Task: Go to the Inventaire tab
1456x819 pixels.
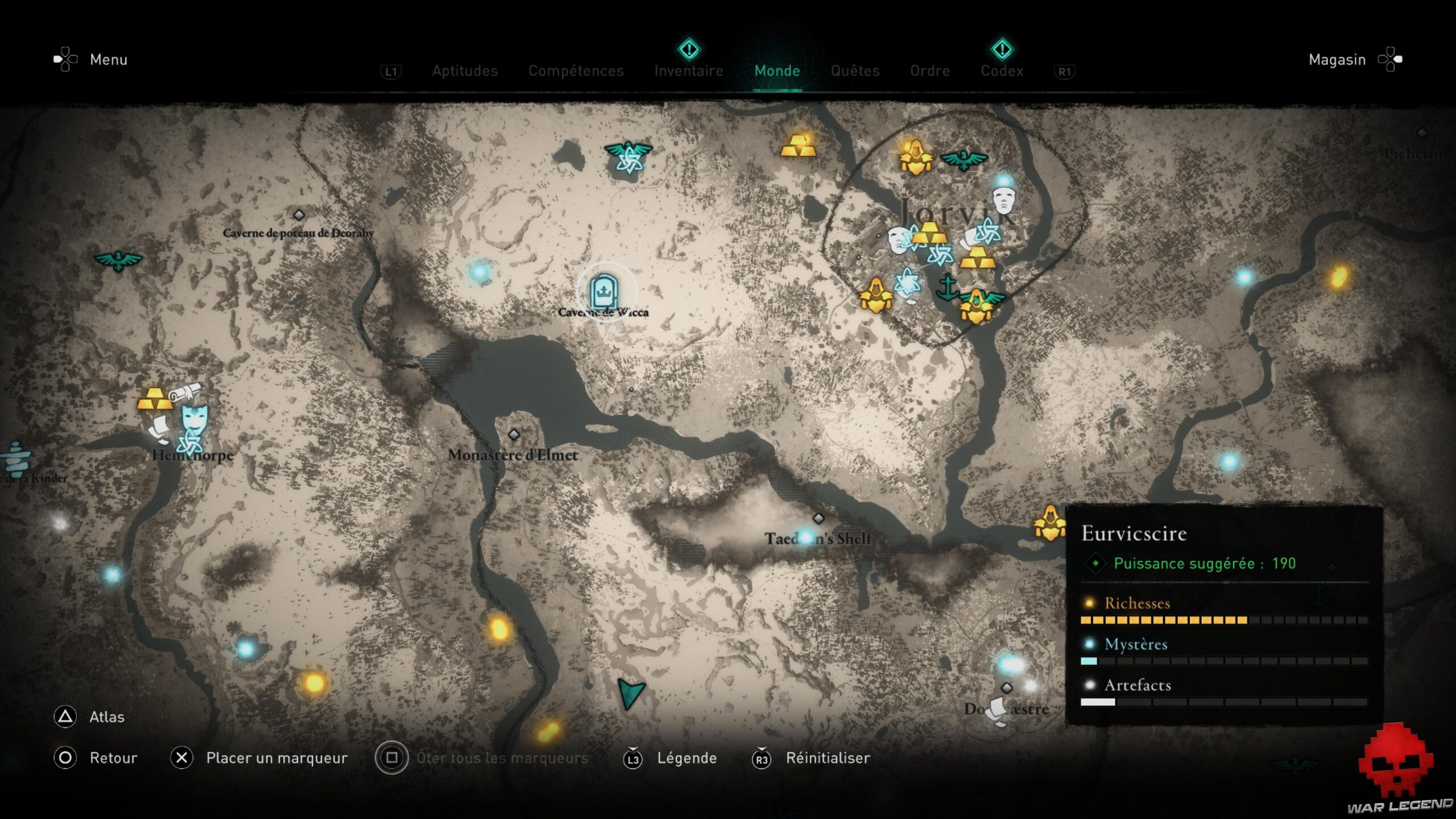Action: 689,71
